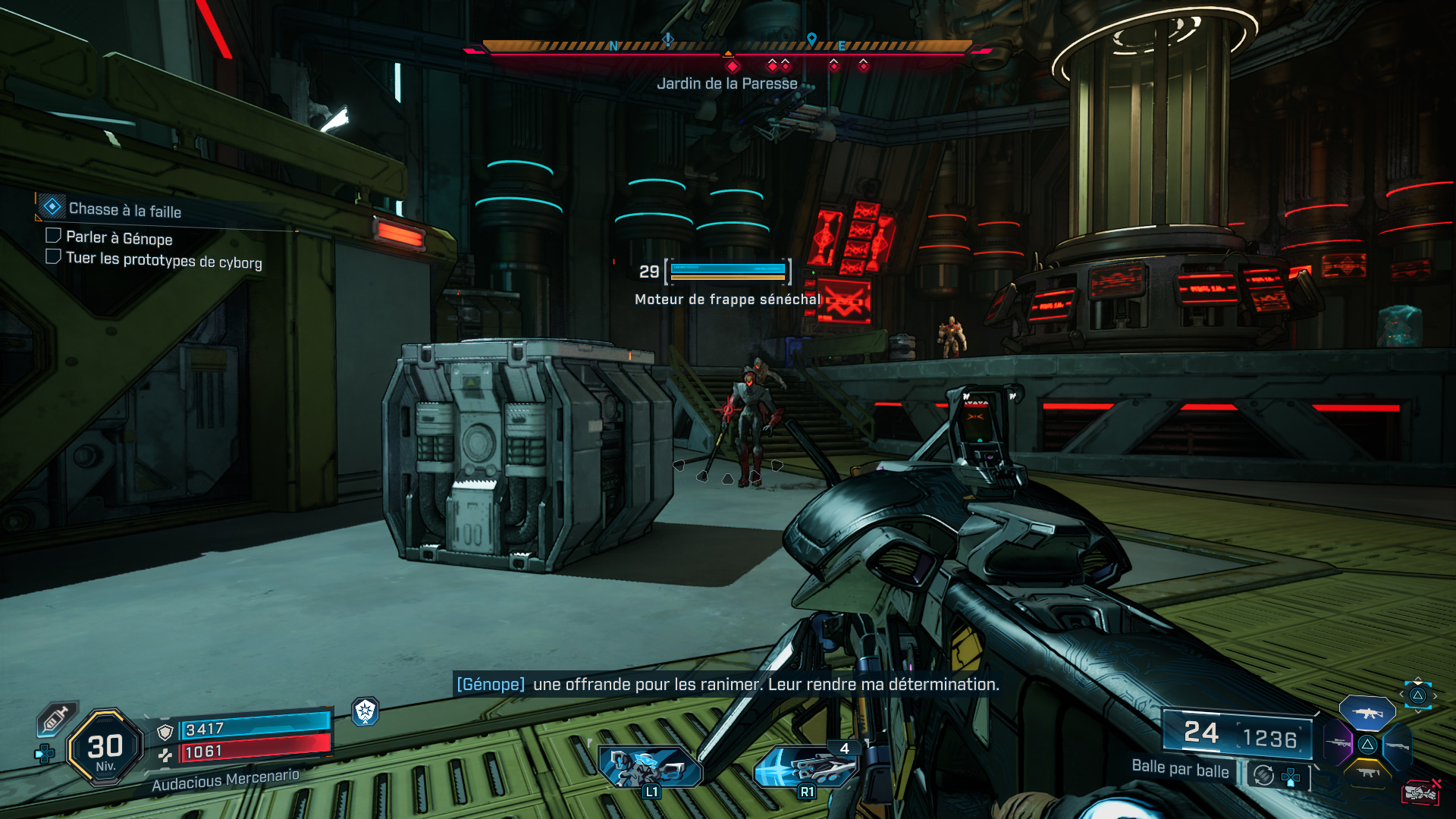The image size is (1456, 819).
Task: Fire the heavy ordnance launcher ability
Action: click(807, 767)
